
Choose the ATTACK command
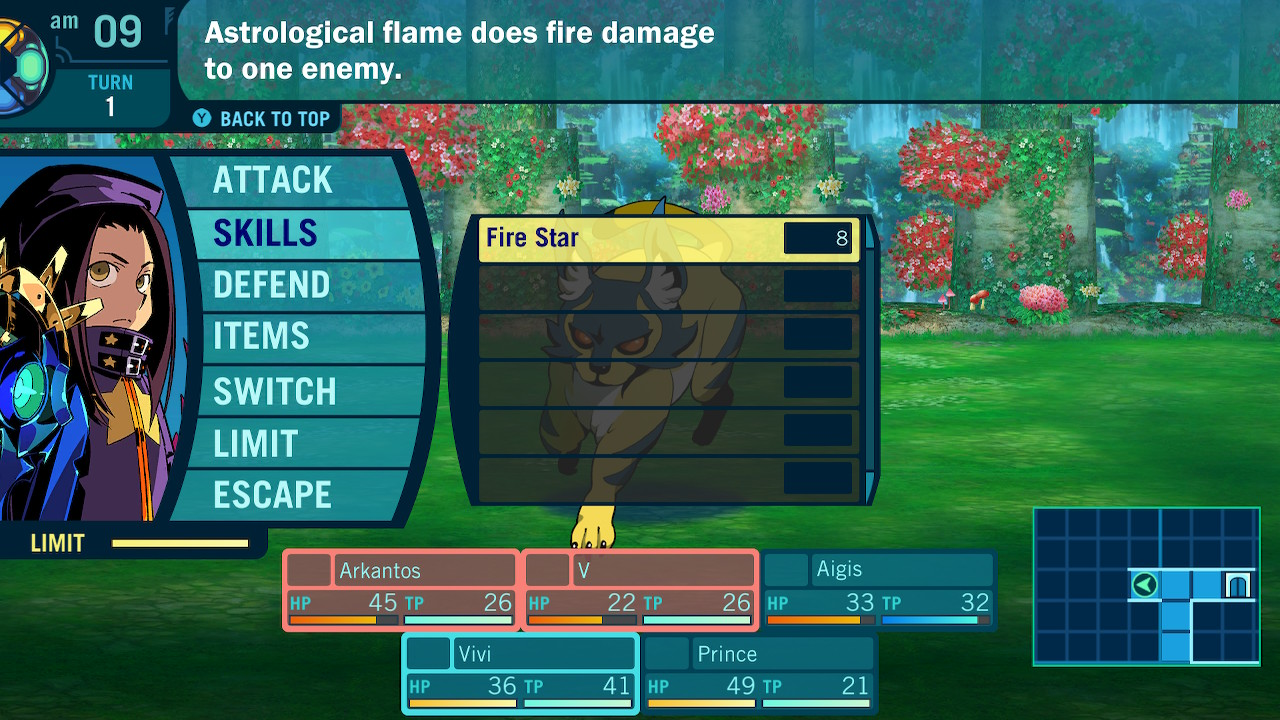[x=273, y=181]
